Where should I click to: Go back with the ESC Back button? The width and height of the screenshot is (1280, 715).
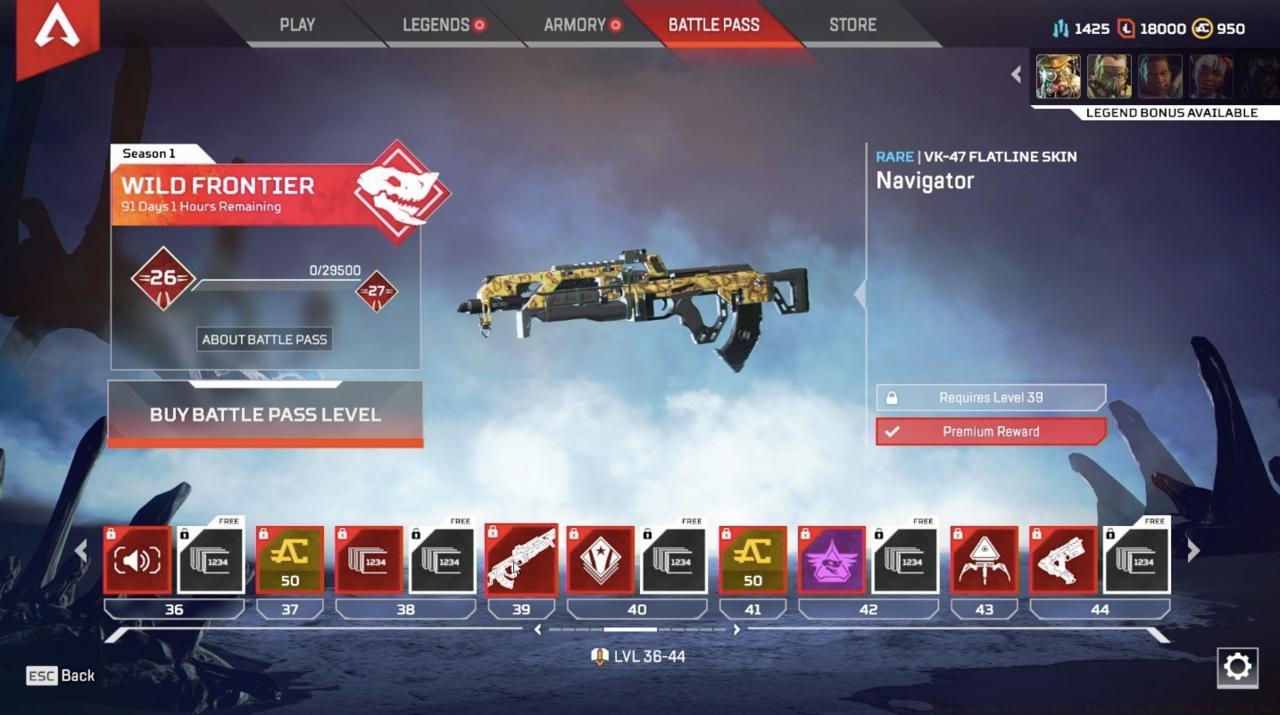click(61, 676)
